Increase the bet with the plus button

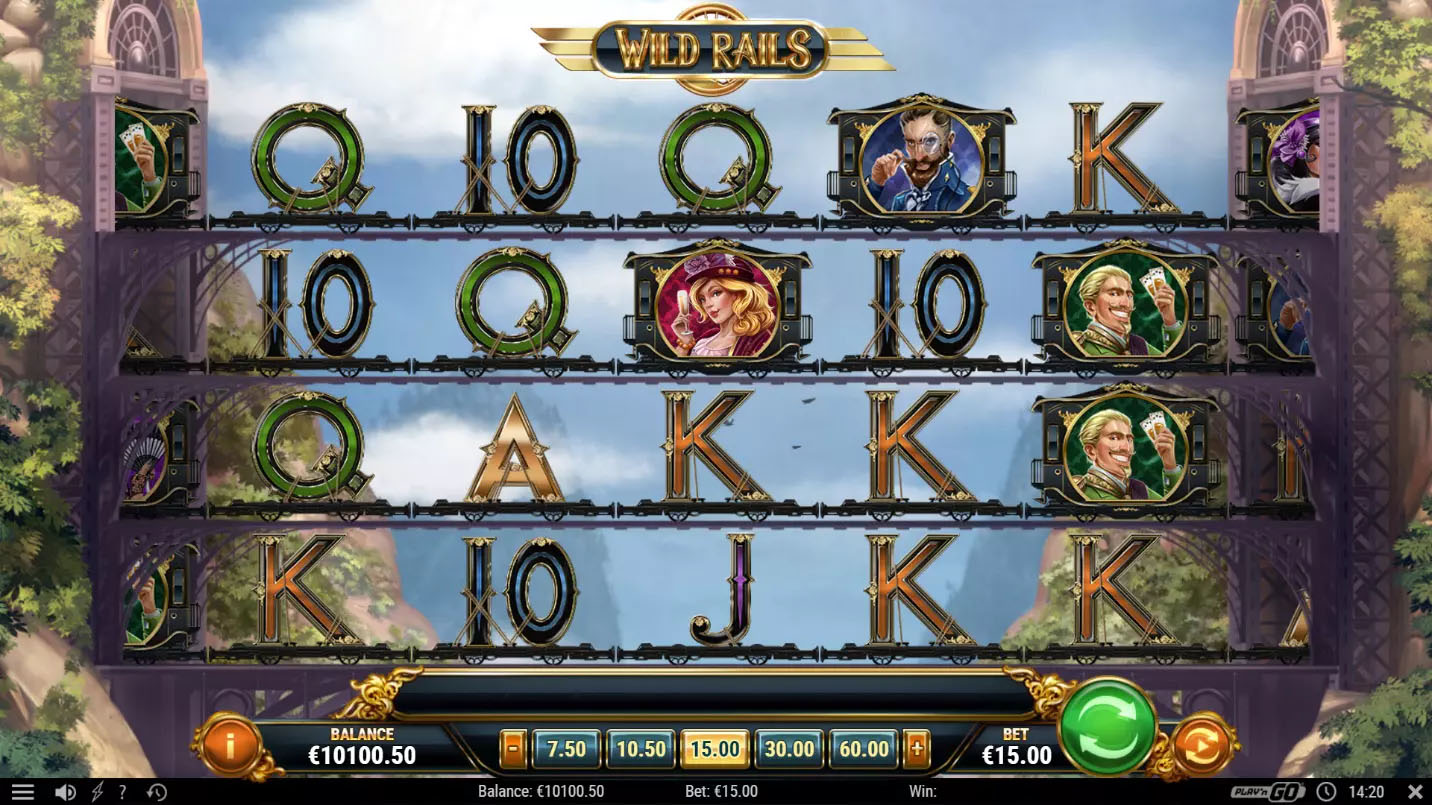[x=916, y=749]
